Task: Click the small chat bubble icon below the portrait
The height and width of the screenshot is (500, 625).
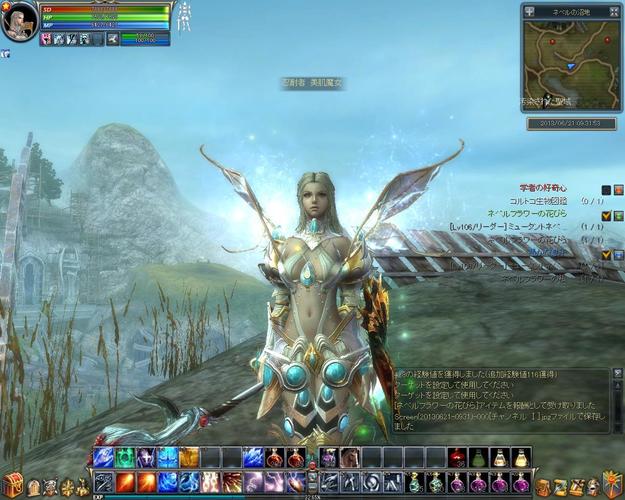Action: point(5,53)
